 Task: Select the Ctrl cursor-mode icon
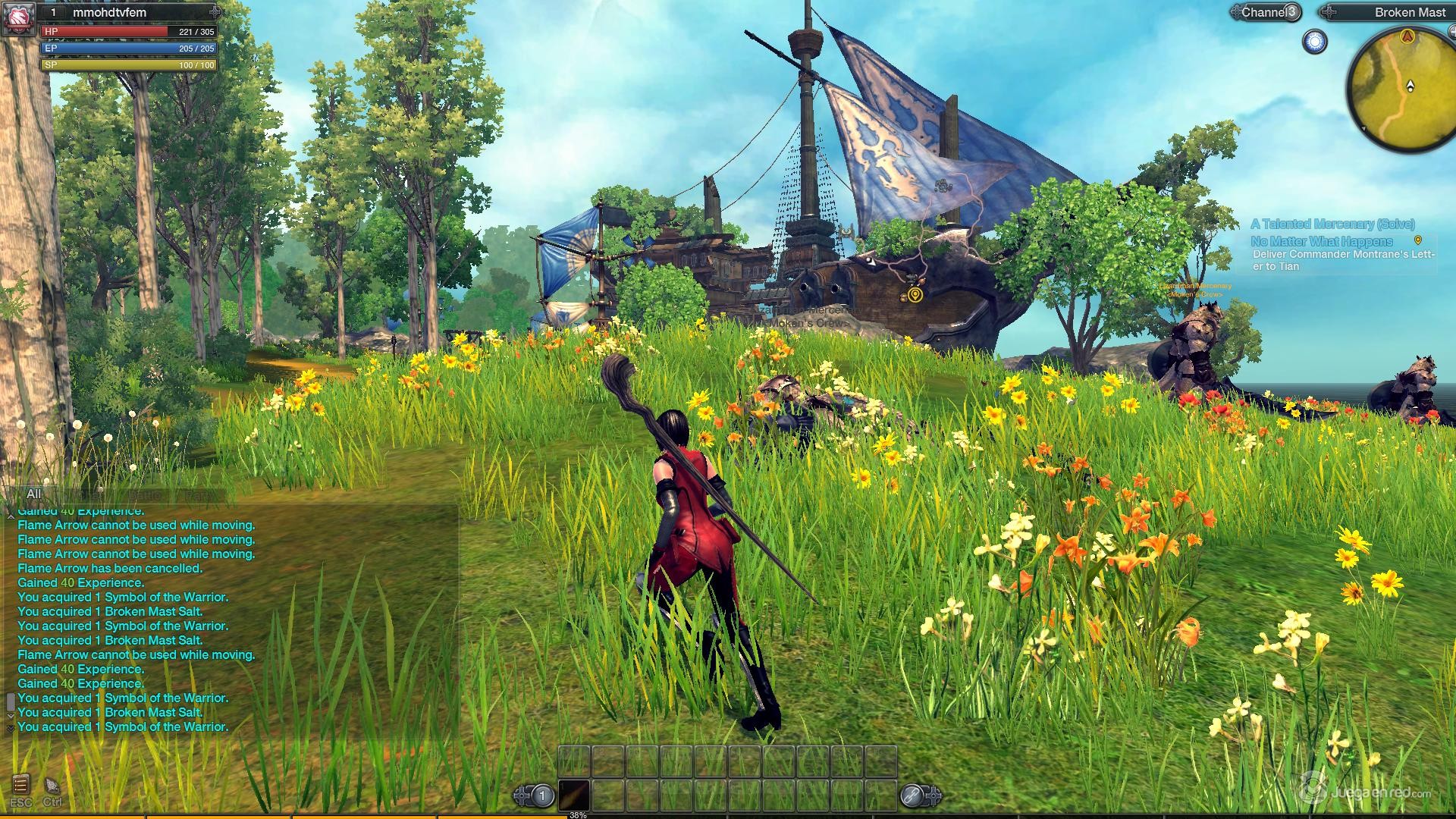(x=53, y=786)
